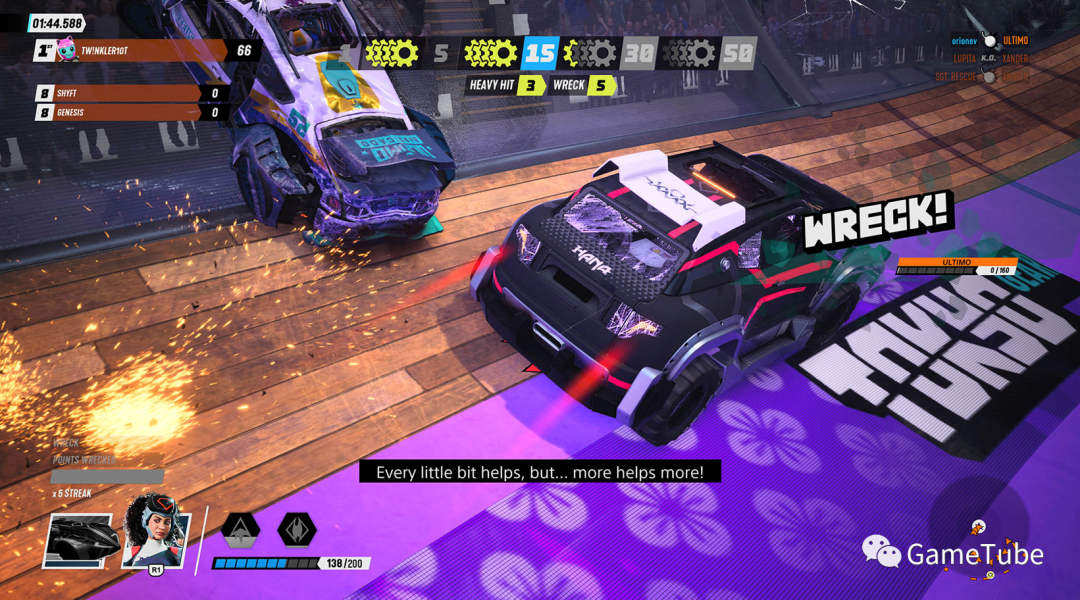The image size is (1080, 600).
Task: Choose the GENESIS scoreboard entry
Action: tap(130, 112)
